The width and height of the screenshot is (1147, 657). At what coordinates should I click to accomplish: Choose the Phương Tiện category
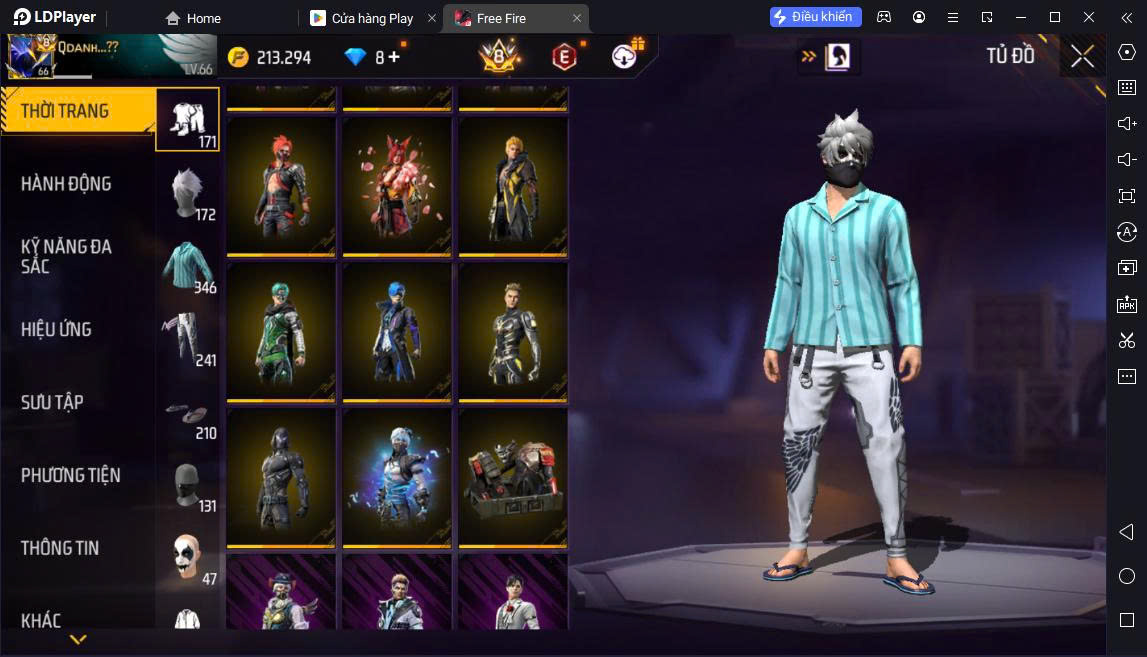[x=70, y=475]
